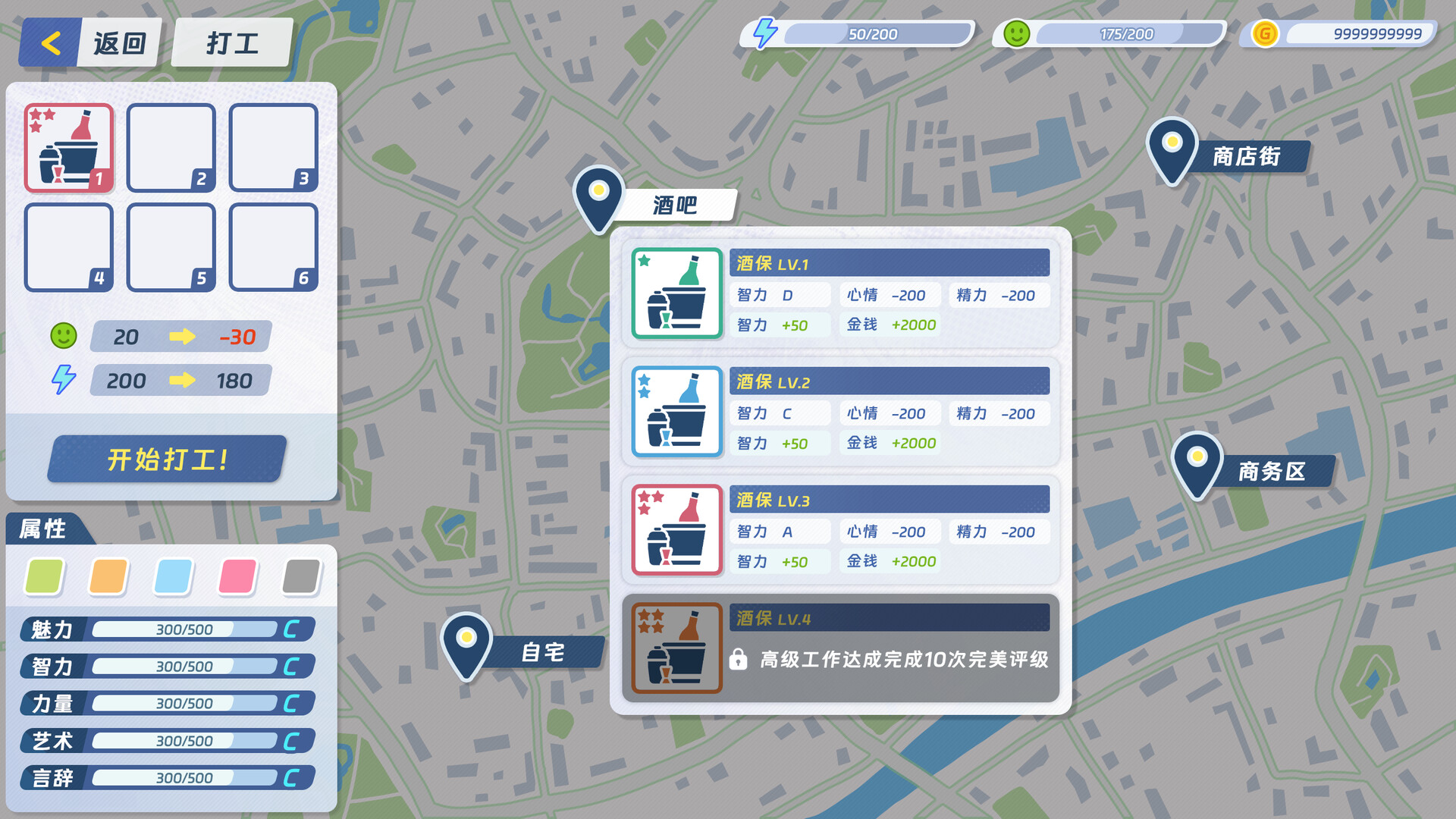Click the green smiley mood icon

pyautogui.click(x=1015, y=32)
